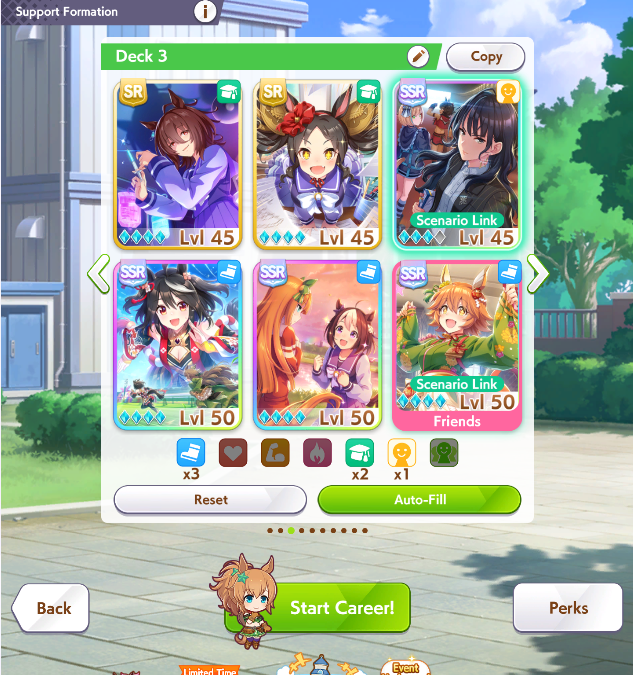This screenshot has height=675, width=633.
Task: Choose the Lvl 45 Scenario Link SSR card
Action: coord(457,164)
